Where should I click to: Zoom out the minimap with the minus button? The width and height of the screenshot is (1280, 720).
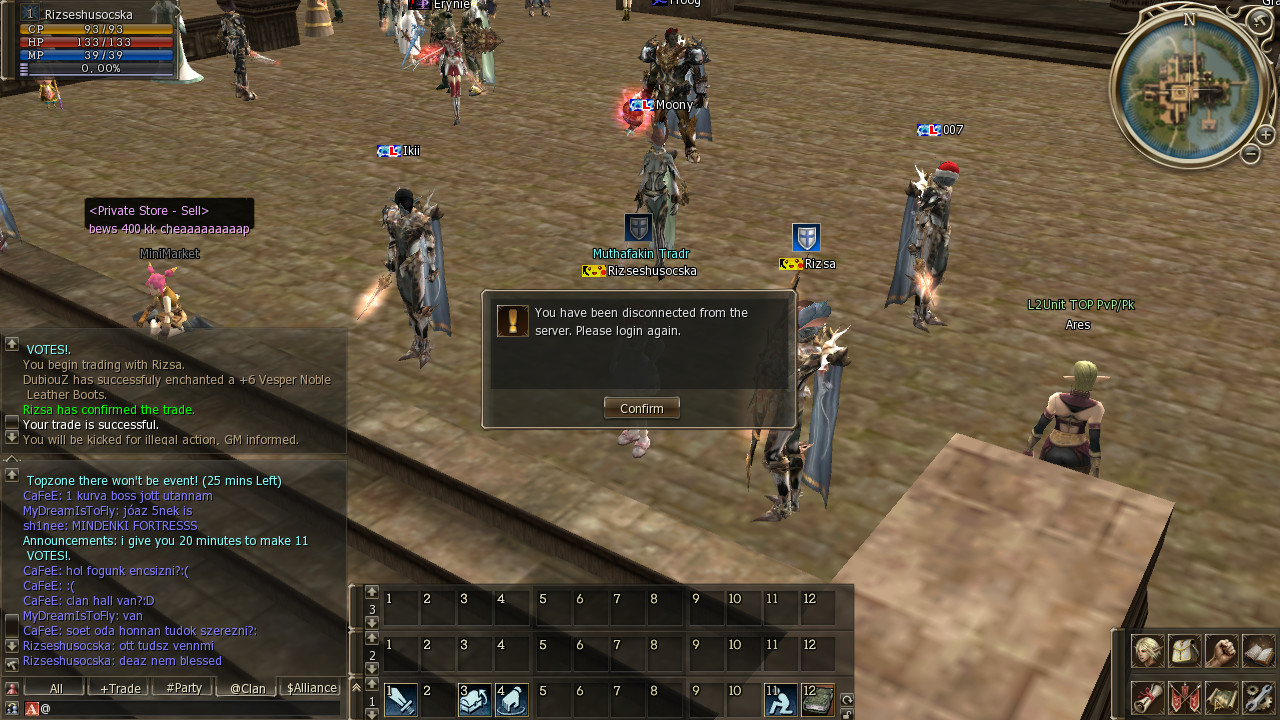click(1250, 154)
